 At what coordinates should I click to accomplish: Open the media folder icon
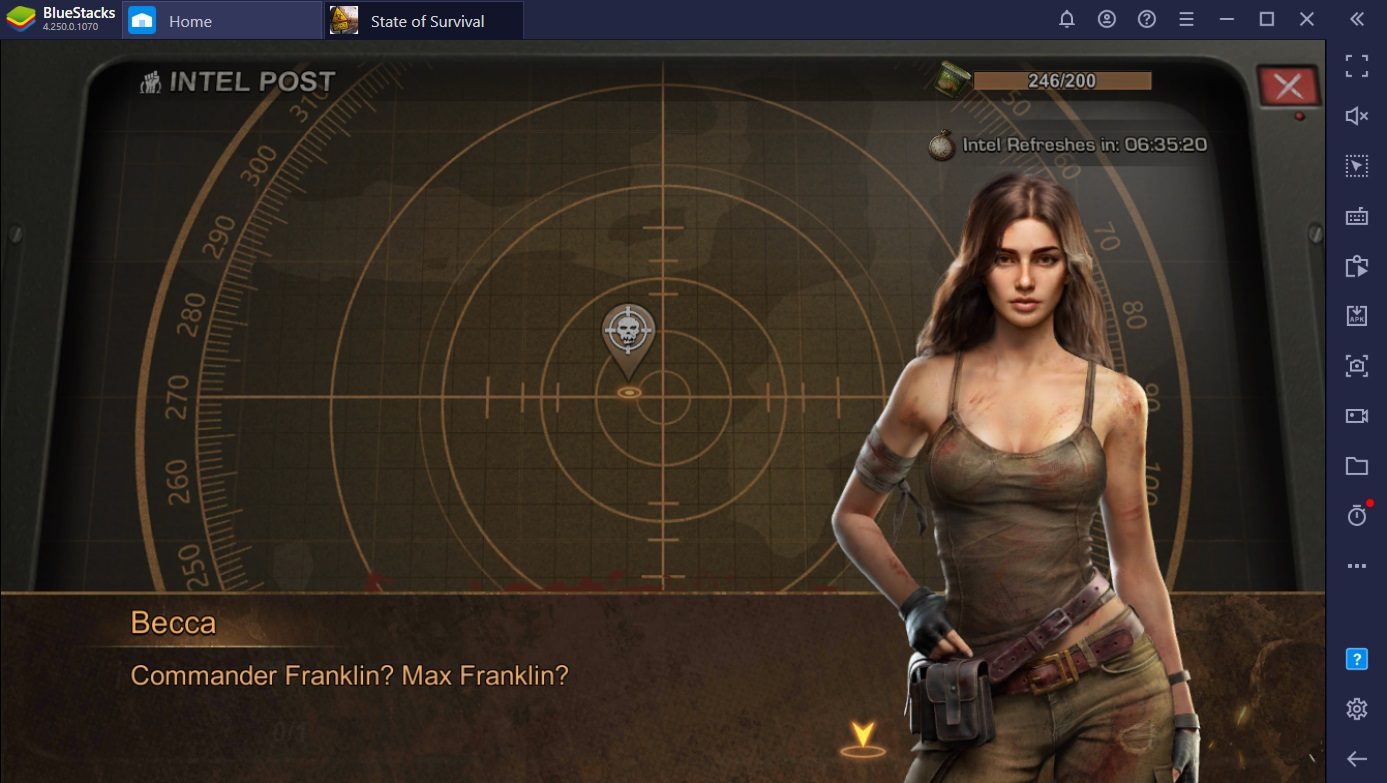tap(1356, 465)
